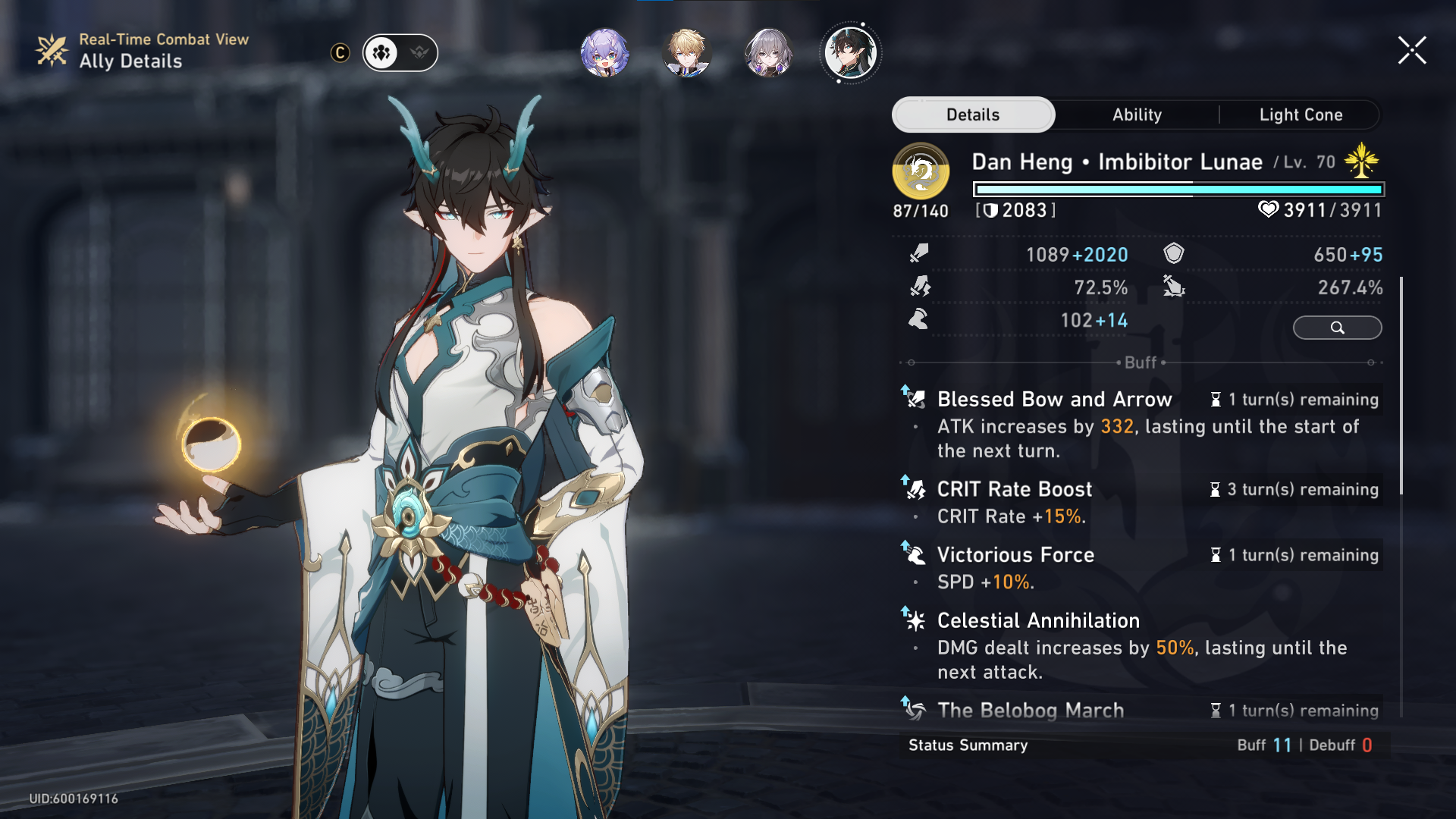Screen dimensions: 1456x819
Task: Select Dan Heng's highlighted portrait
Action: pyautogui.click(x=851, y=52)
